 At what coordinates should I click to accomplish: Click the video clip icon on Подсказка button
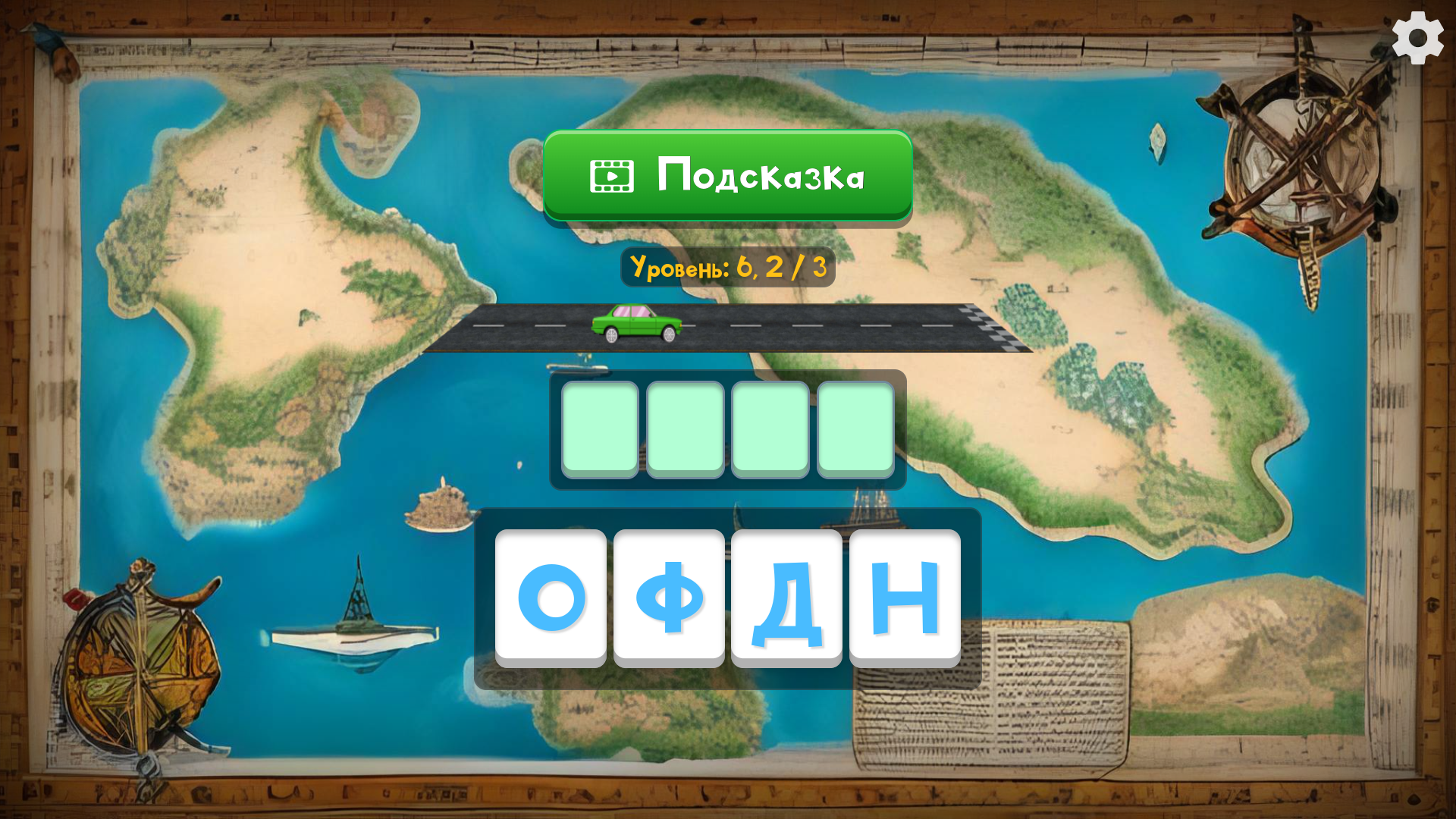point(610,175)
